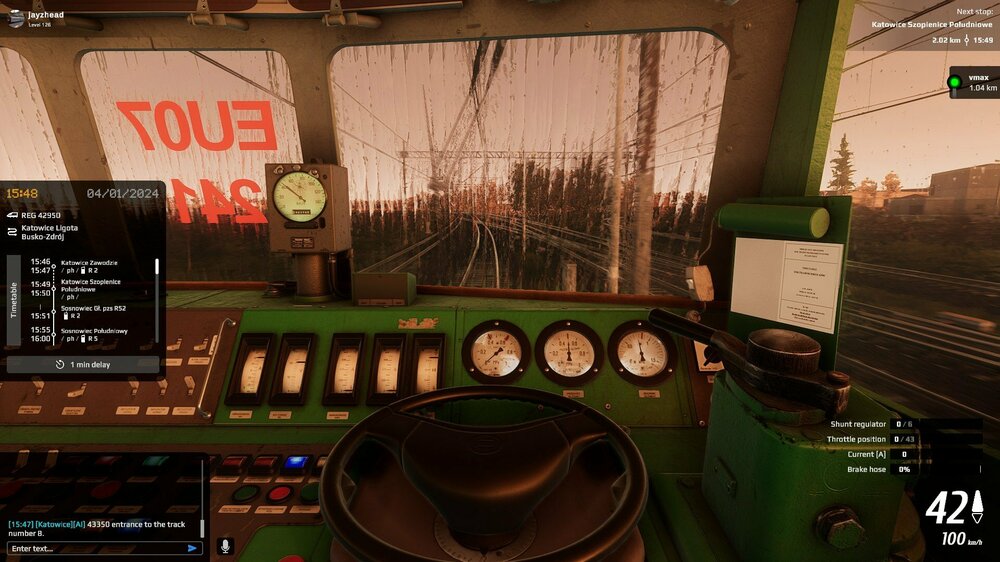This screenshot has height=562, width=1000.
Task: Send the chat message with the arrow button
Action: [192, 548]
